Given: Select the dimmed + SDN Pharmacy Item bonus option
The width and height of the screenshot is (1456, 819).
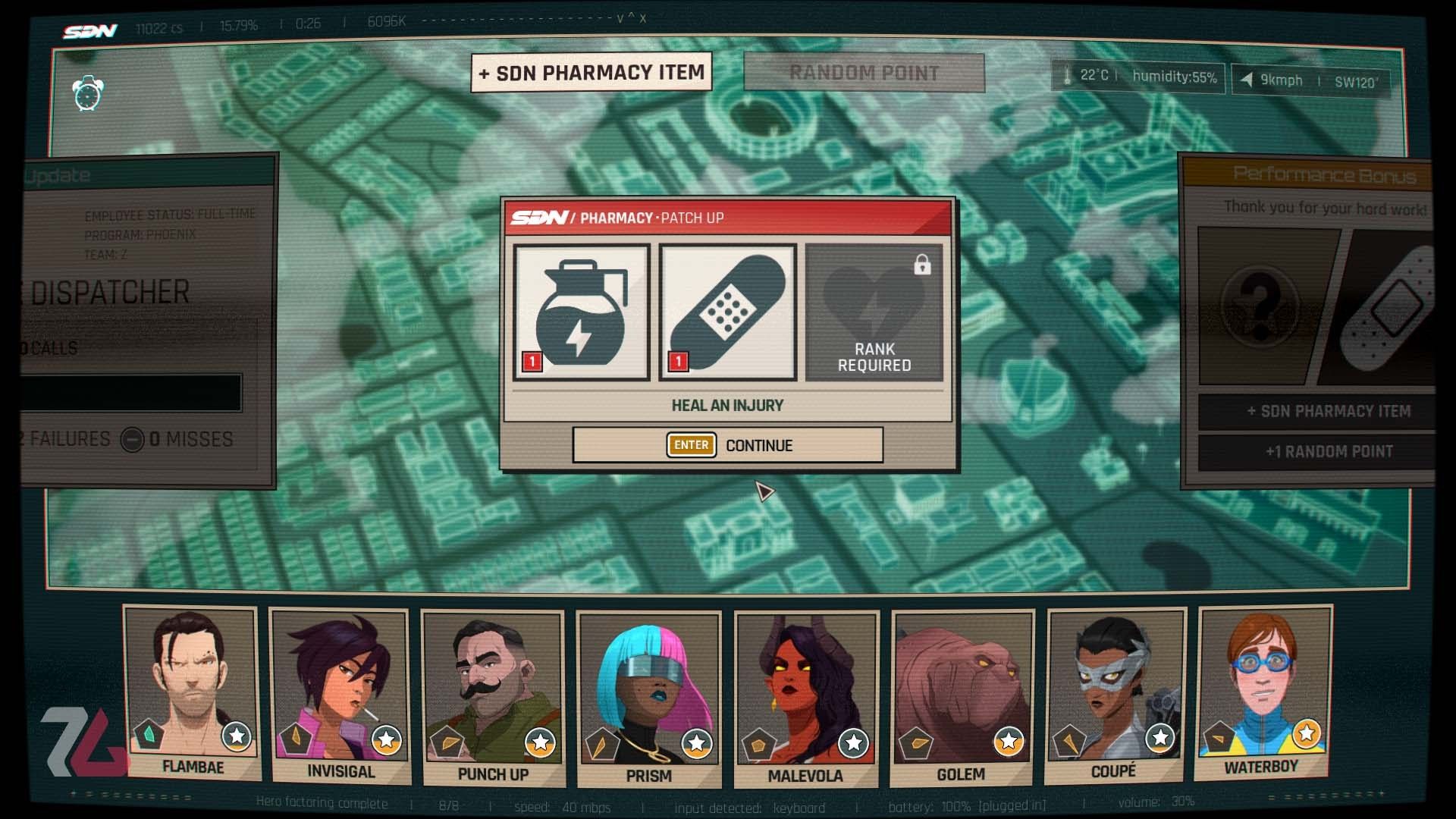Looking at the screenshot, I should pyautogui.click(x=1329, y=412).
